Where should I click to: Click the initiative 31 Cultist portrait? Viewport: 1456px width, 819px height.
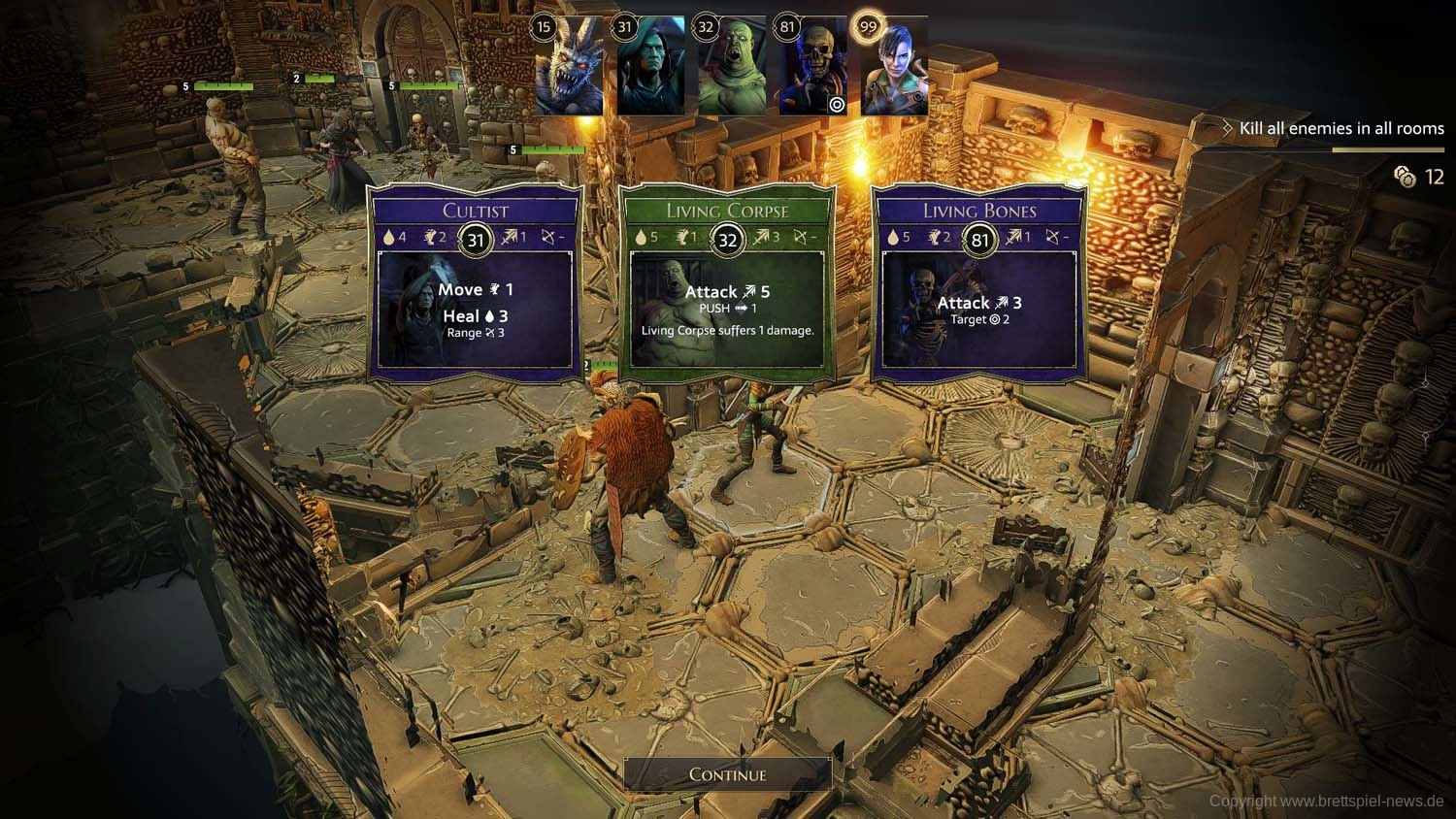click(x=651, y=66)
